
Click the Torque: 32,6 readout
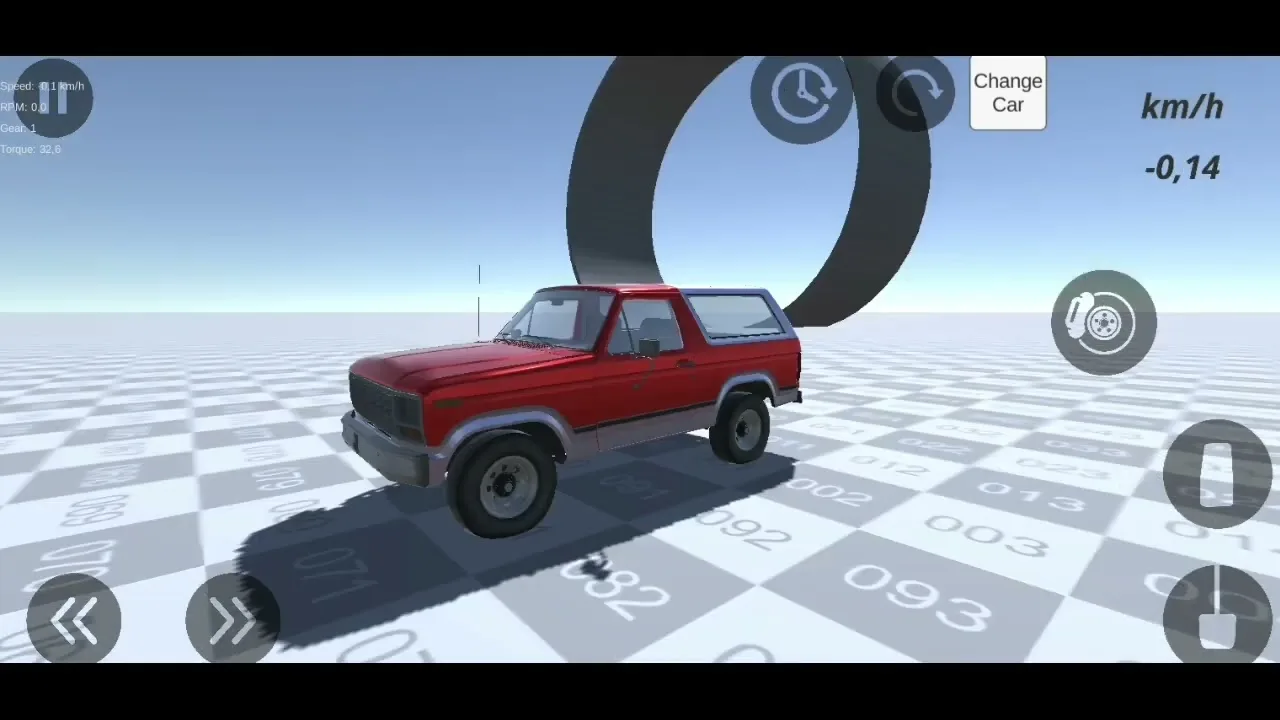30,148
